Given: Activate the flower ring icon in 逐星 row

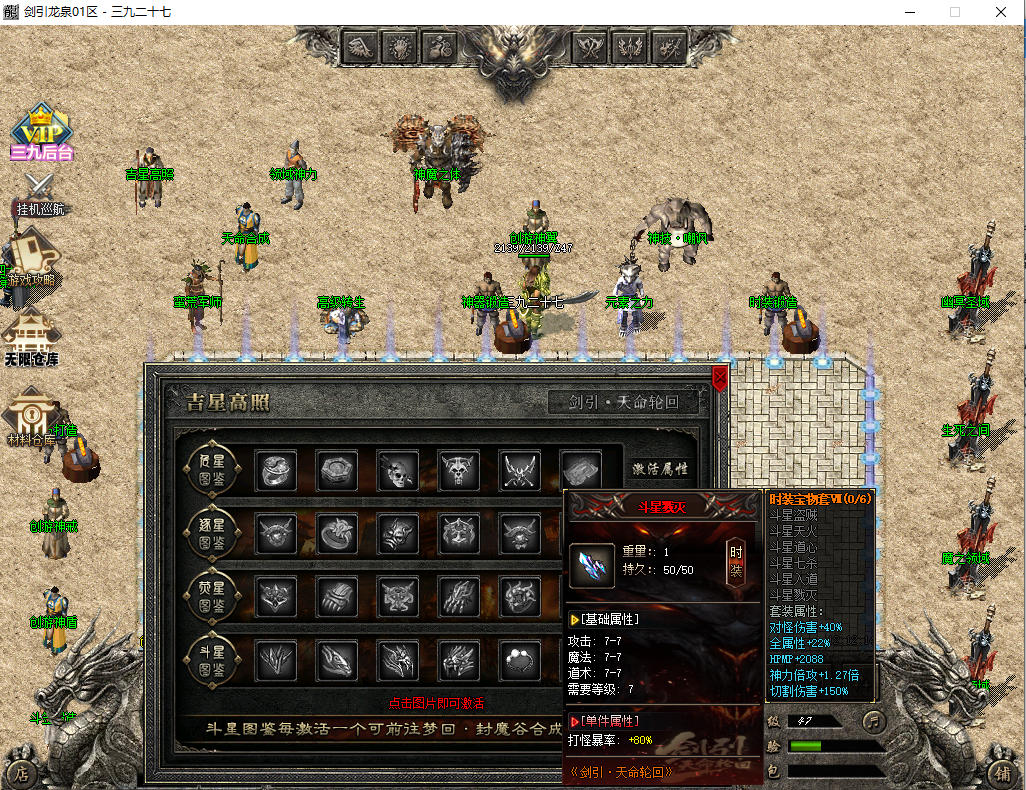Looking at the screenshot, I should click(x=337, y=533).
